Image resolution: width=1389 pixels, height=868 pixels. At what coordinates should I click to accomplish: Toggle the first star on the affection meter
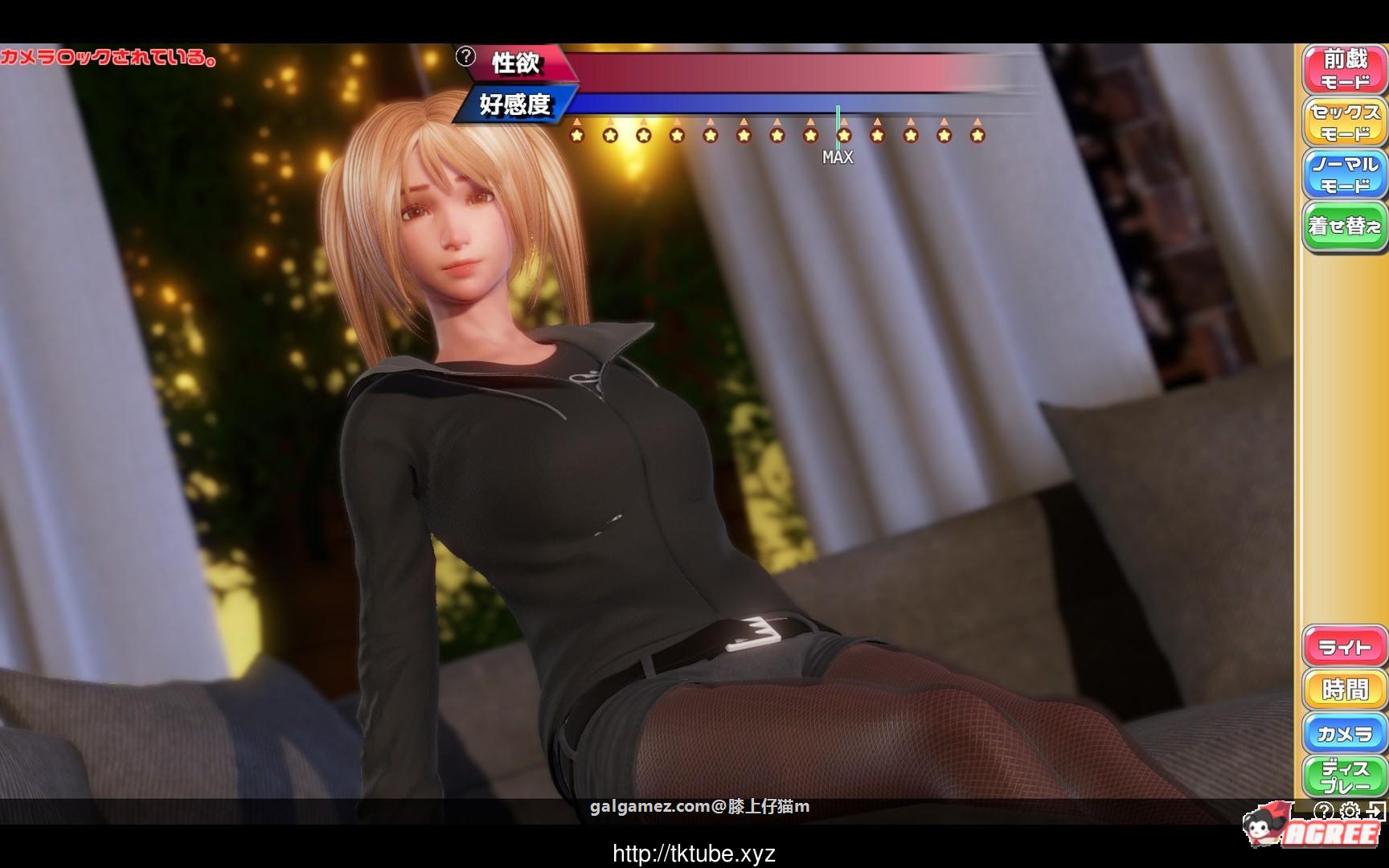click(x=577, y=135)
